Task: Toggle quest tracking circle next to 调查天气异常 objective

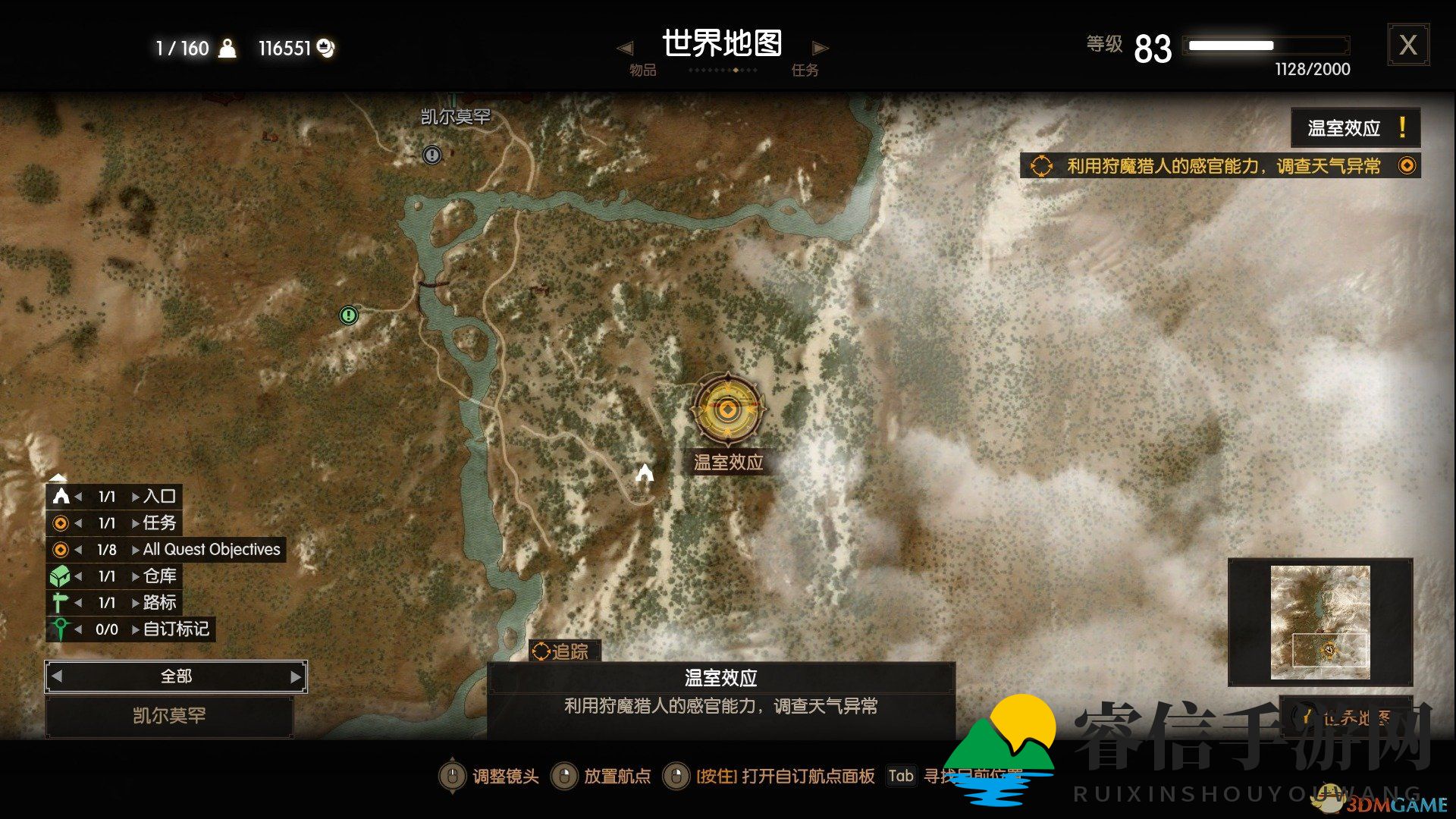Action: (1408, 165)
